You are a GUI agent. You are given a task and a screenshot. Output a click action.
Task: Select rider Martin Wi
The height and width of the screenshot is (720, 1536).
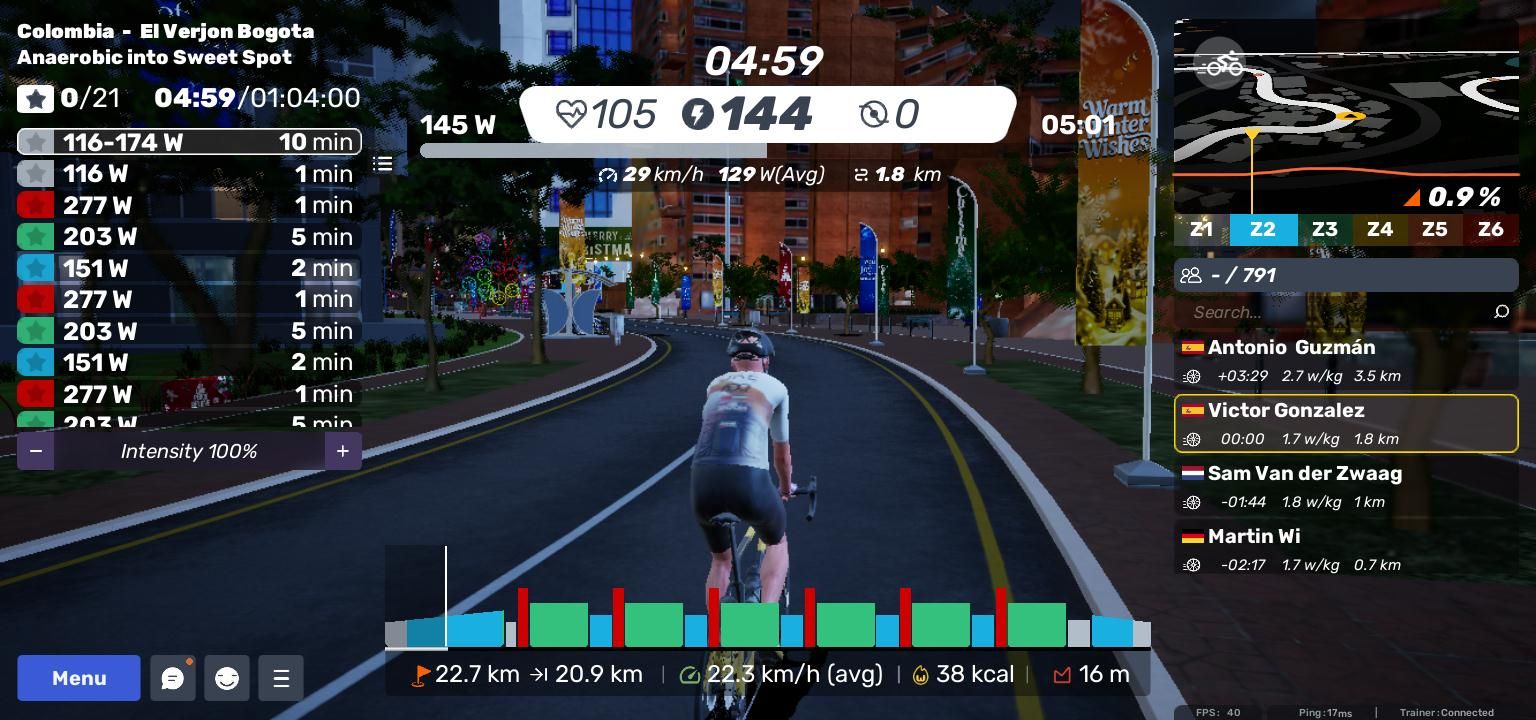pos(1346,550)
